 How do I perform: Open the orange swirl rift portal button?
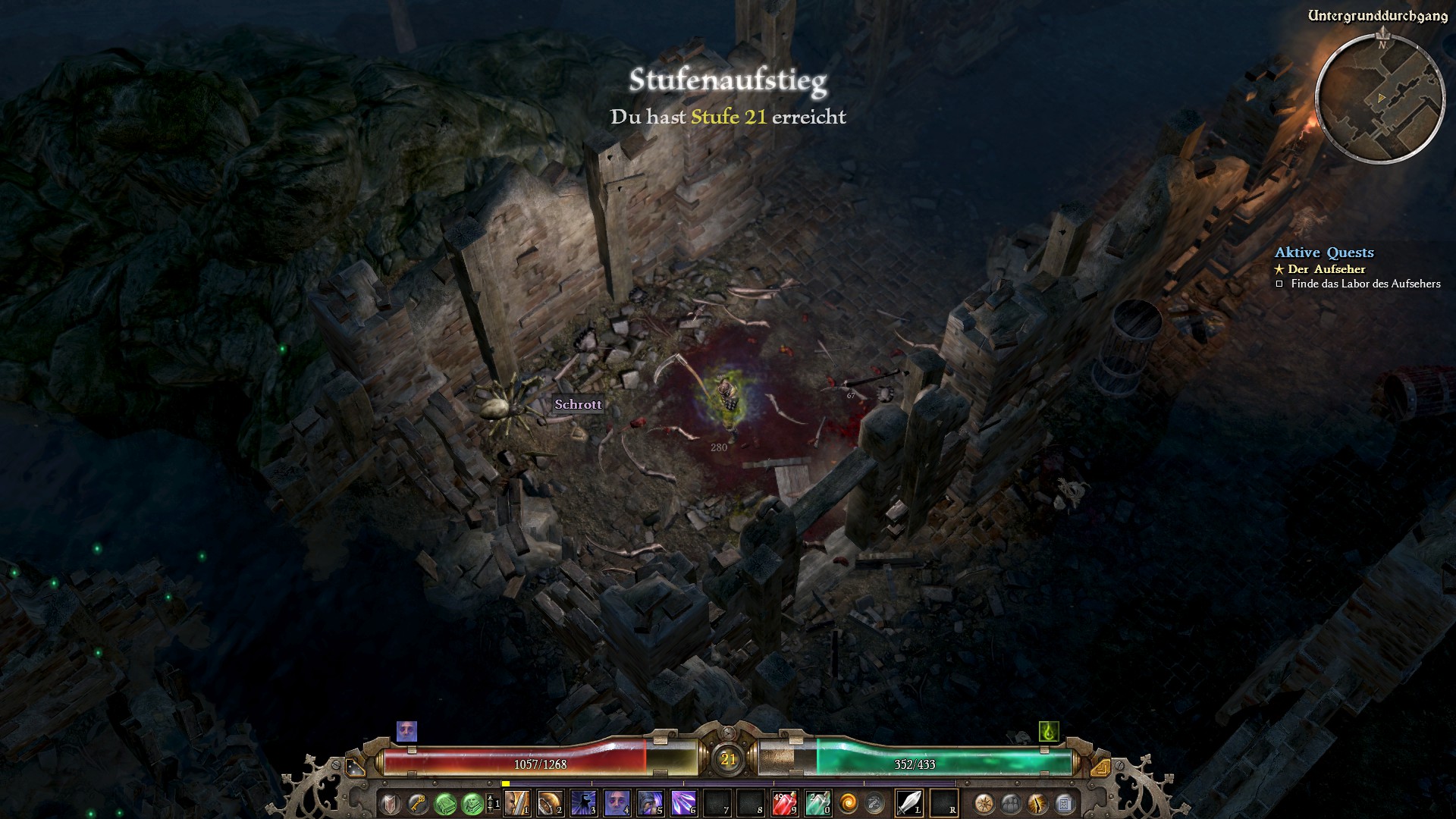(x=849, y=802)
